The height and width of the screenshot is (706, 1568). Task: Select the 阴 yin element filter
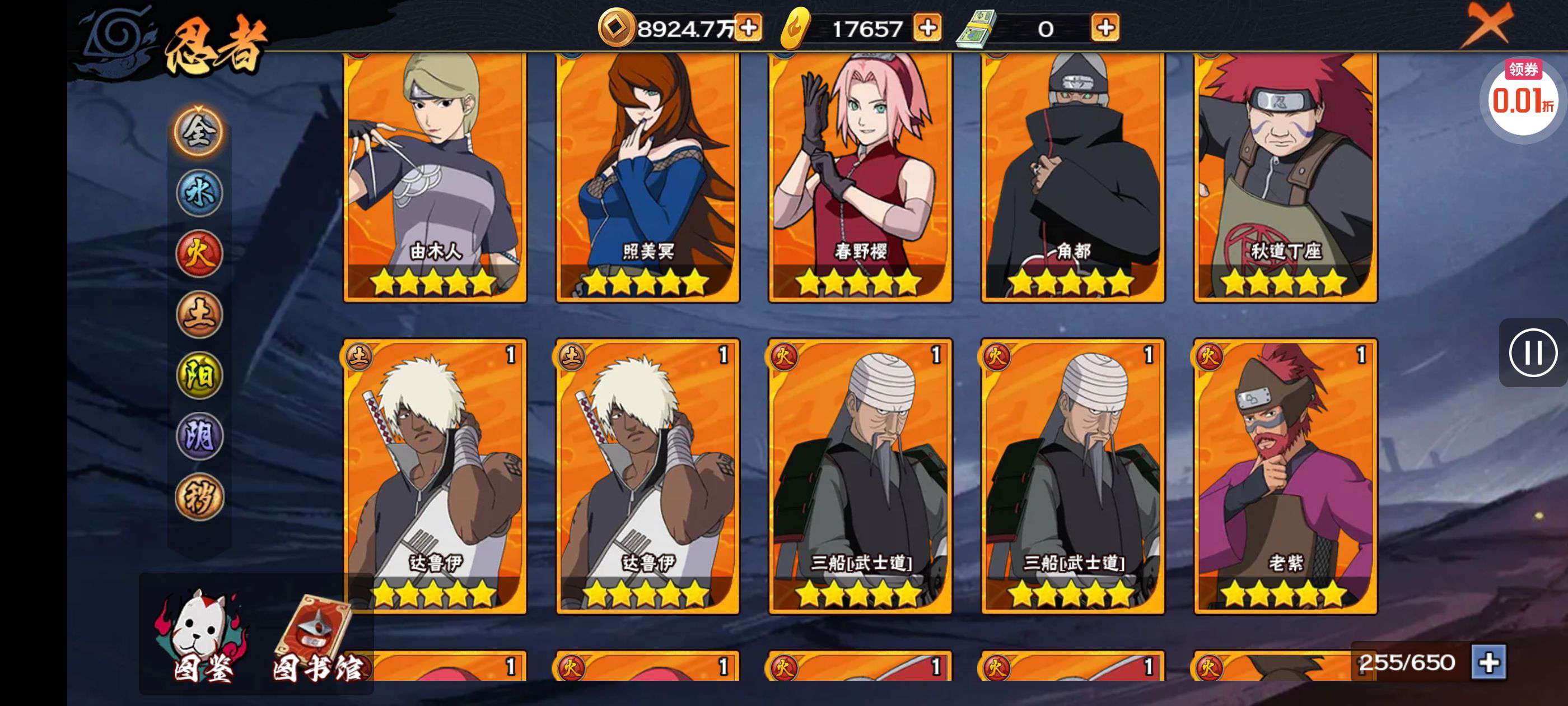(201, 434)
